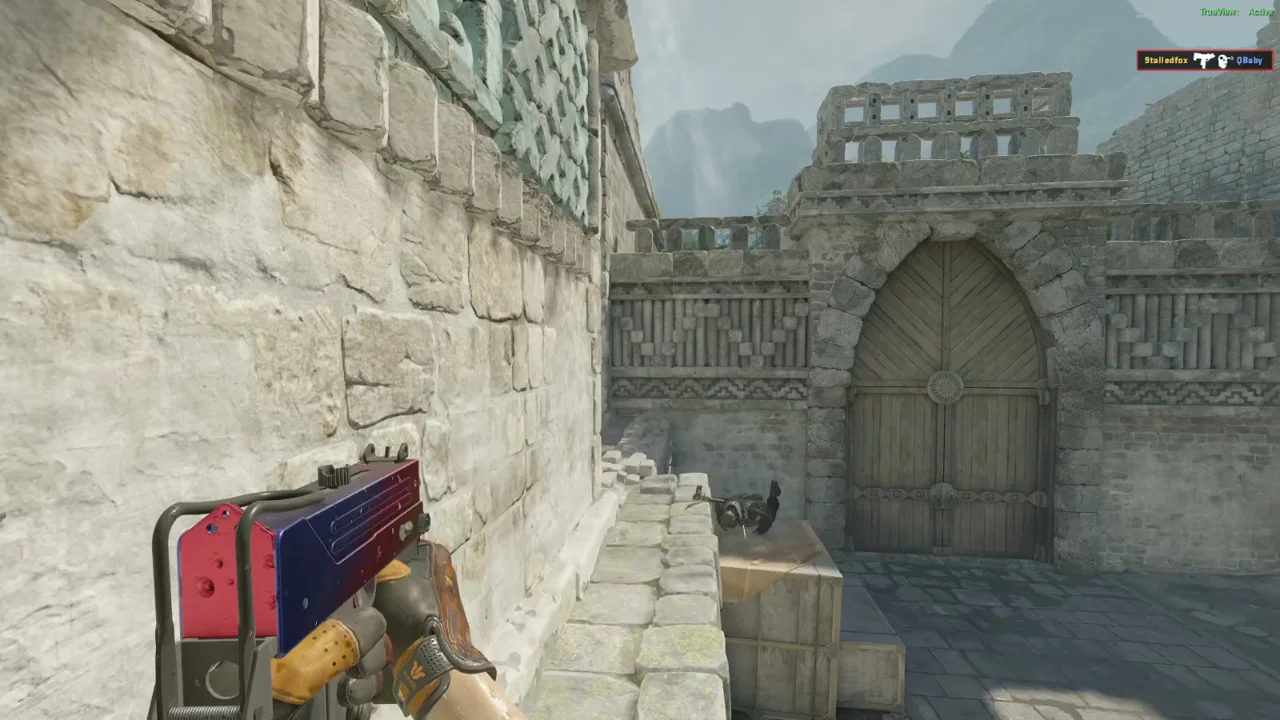Click the Stalledfox kill feed entry
This screenshot has height=720, width=1280.
(x=1204, y=61)
